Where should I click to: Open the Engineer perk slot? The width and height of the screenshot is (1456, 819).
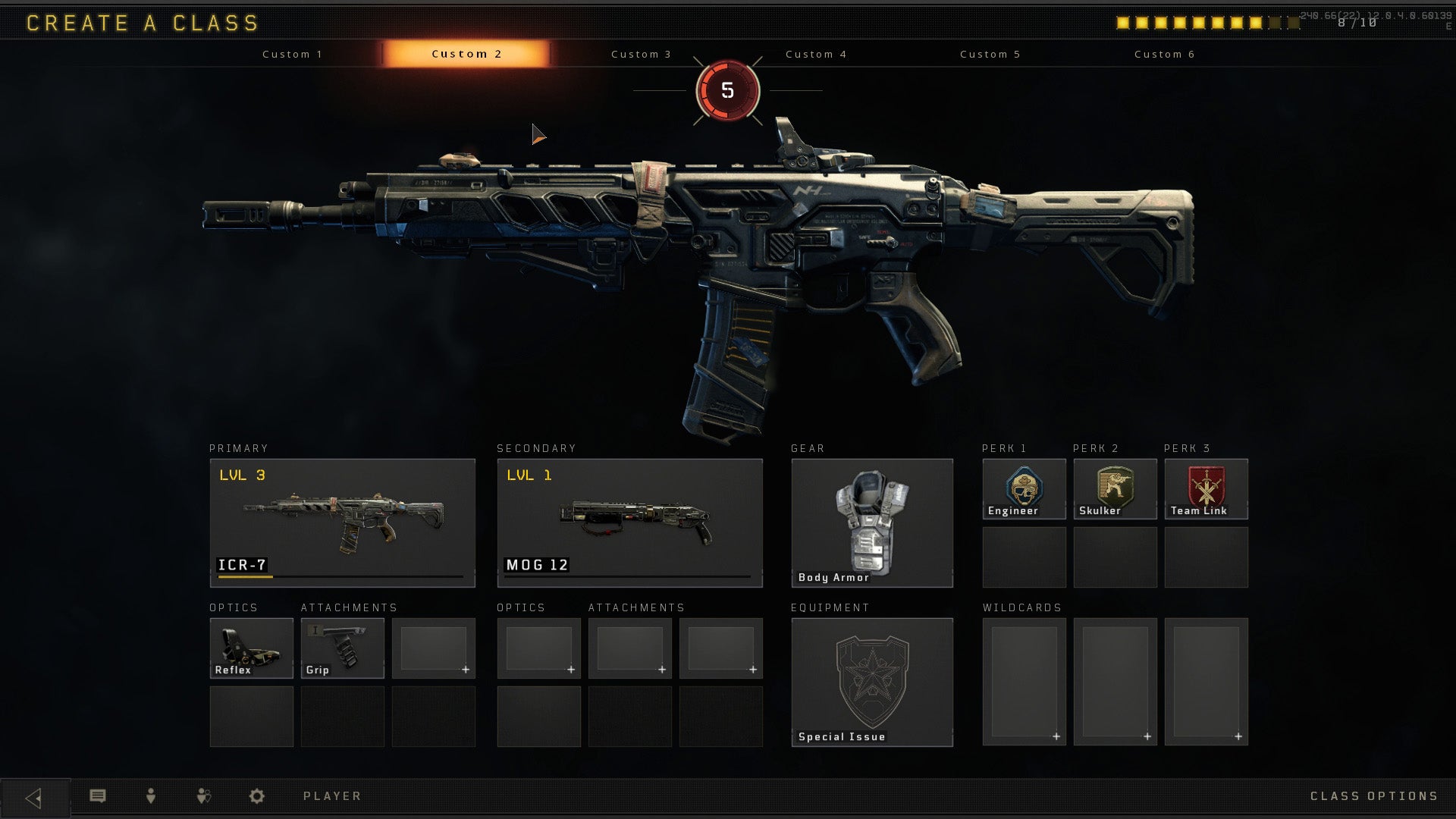click(x=1024, y=489)
